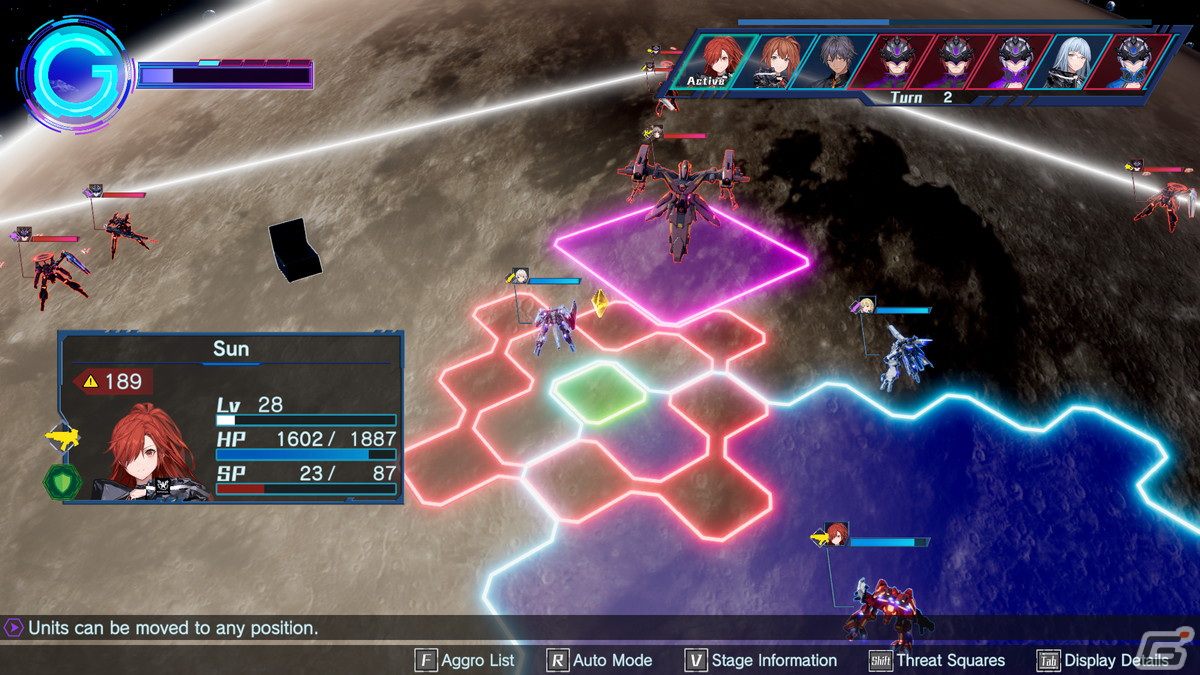Select the purple allied mech unit

point(555,327)
